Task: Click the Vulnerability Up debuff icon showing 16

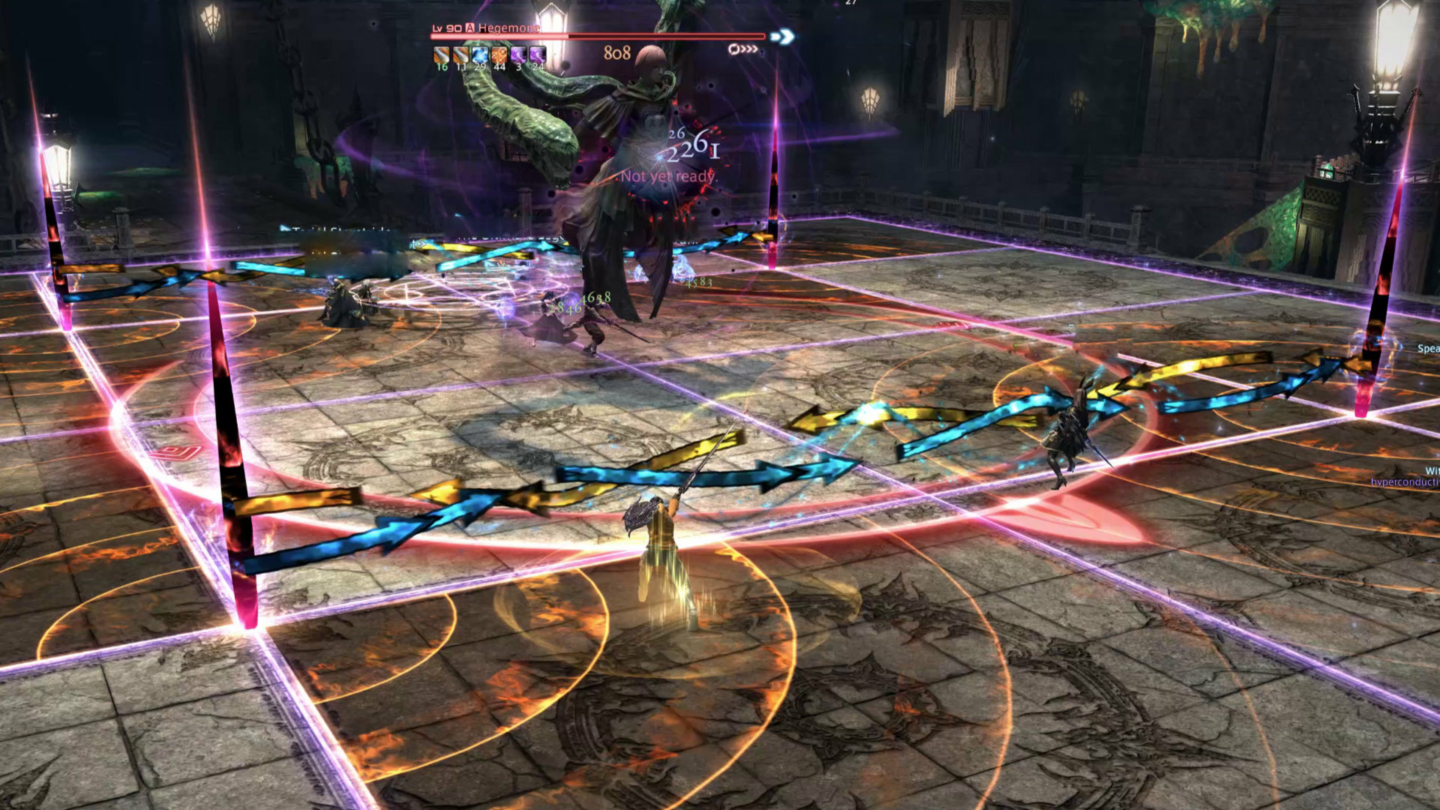Action: 440,54
